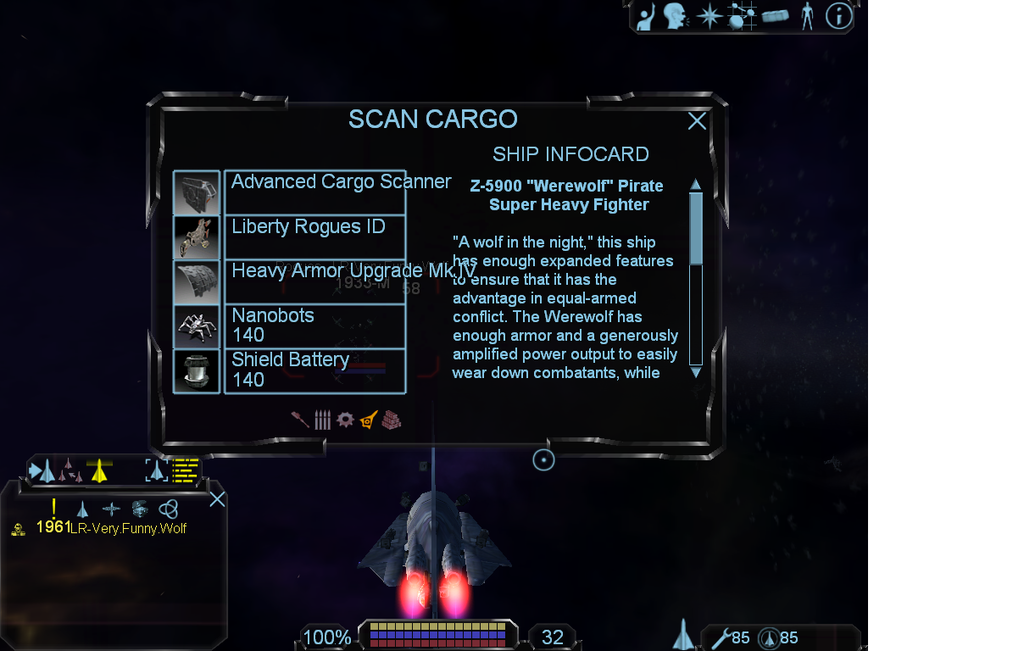Select the Nanobots cargo row
Image resolution: width=1024 pixels, height=651 pixels.
(314, 326)
